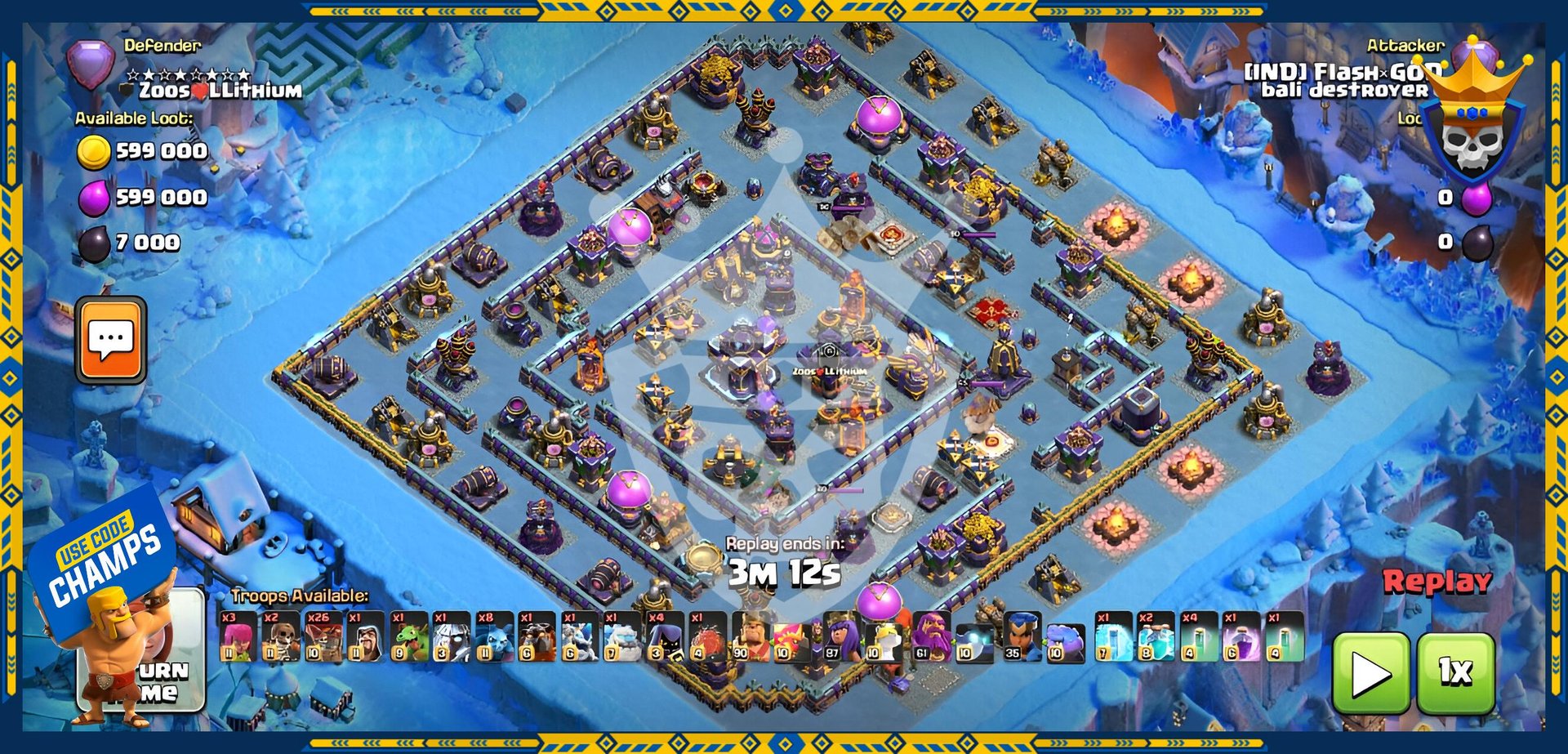This screenshot has width=1568, height=754.
Task: Change the 1x replay speed
Action: 1456,673
